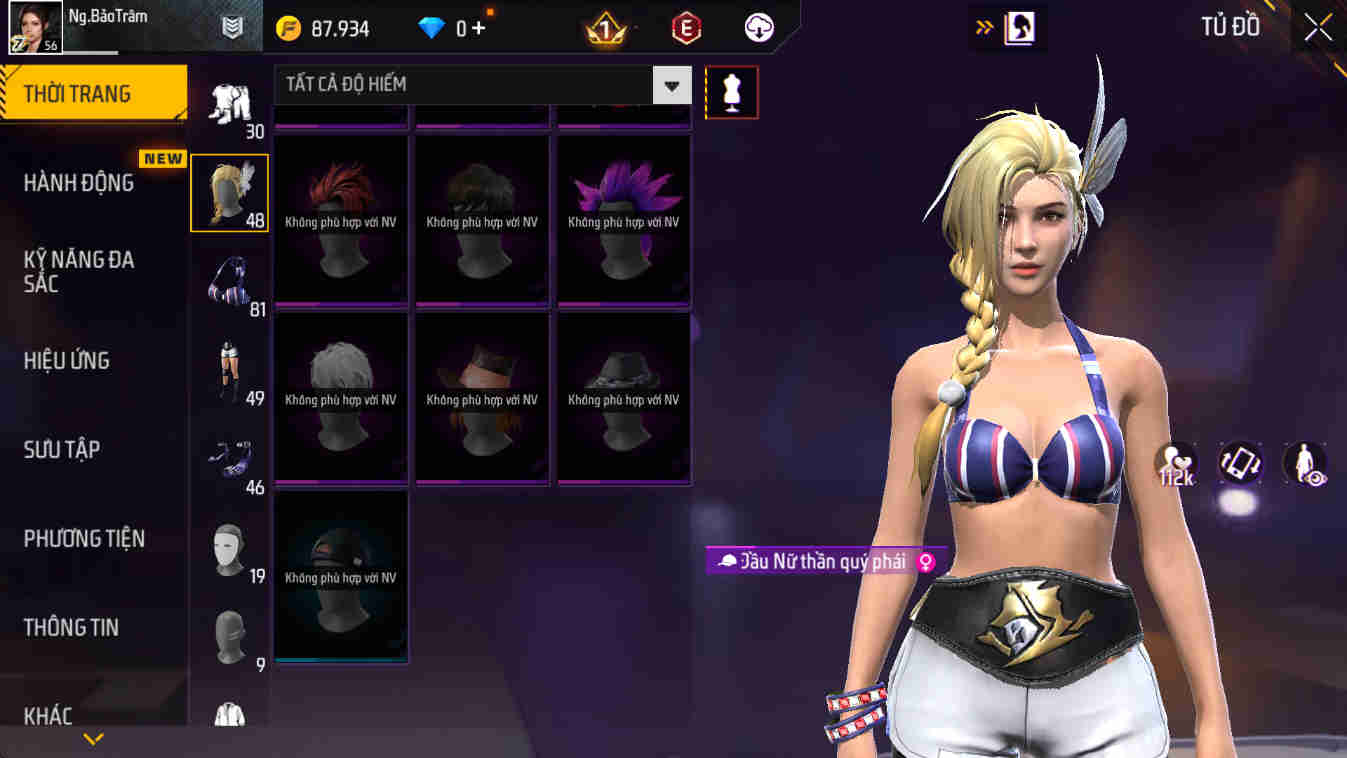
Task: Open the THÔNG TIN section in the sidebar
Action: [74, 627]
